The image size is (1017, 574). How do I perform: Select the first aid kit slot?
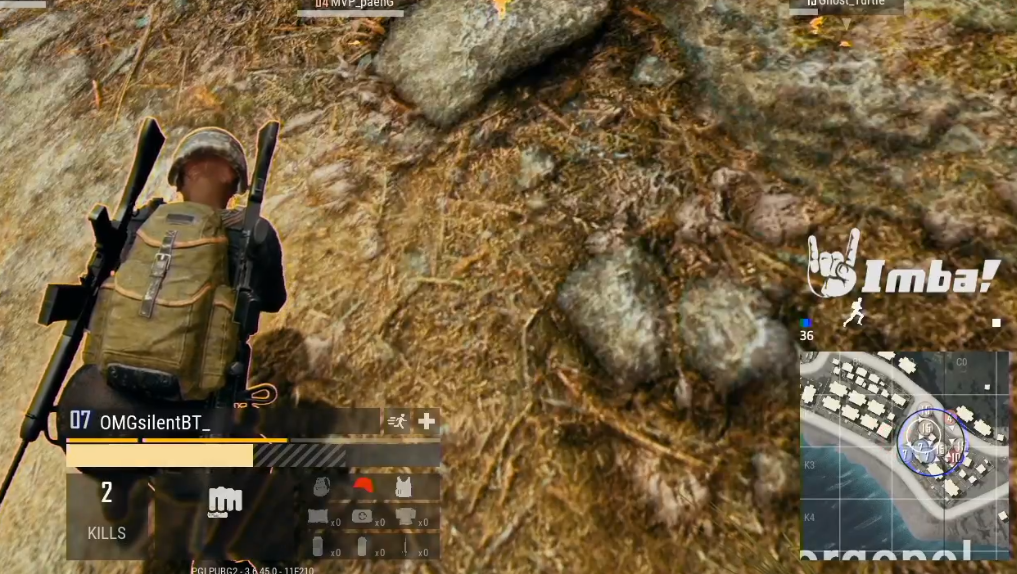click(362, 517)
